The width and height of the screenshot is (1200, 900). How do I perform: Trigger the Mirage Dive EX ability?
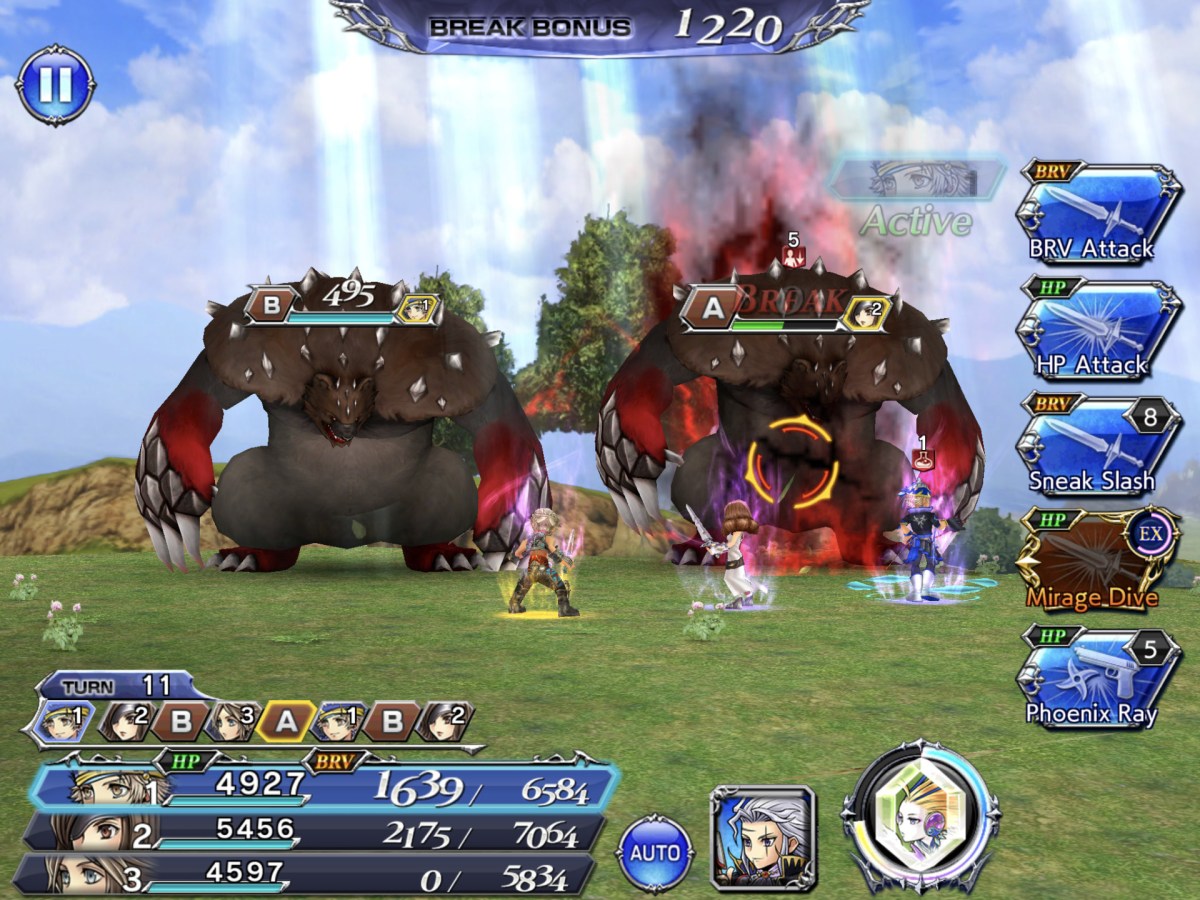[1097, 563]
